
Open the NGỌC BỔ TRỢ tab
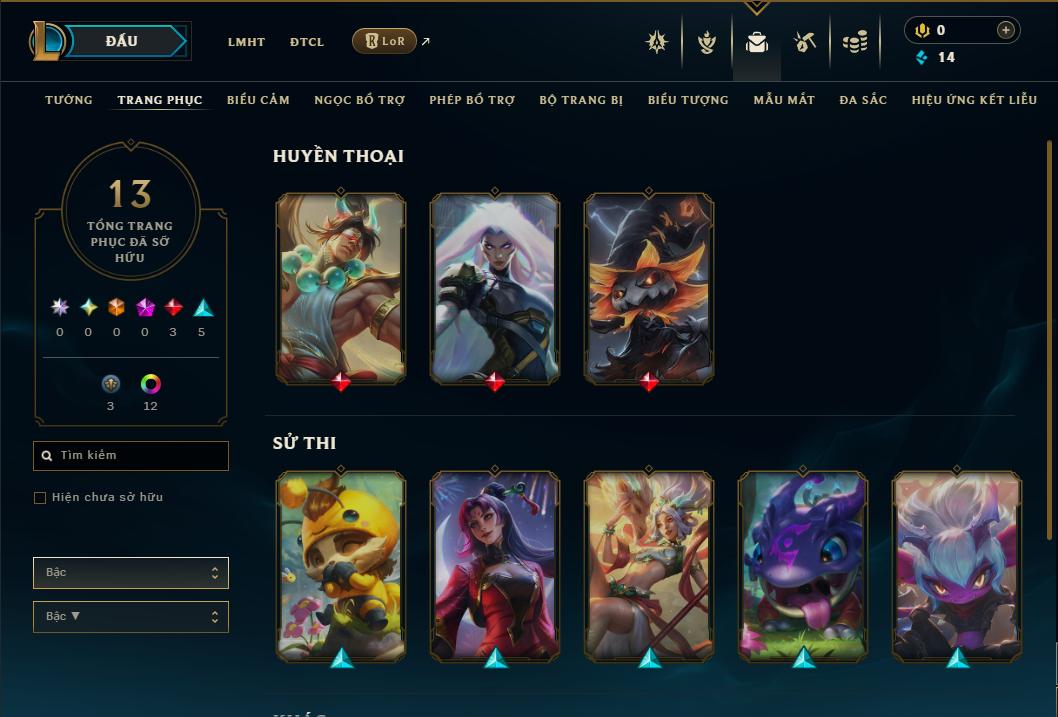pyautogui.click(x=359, y=100)
